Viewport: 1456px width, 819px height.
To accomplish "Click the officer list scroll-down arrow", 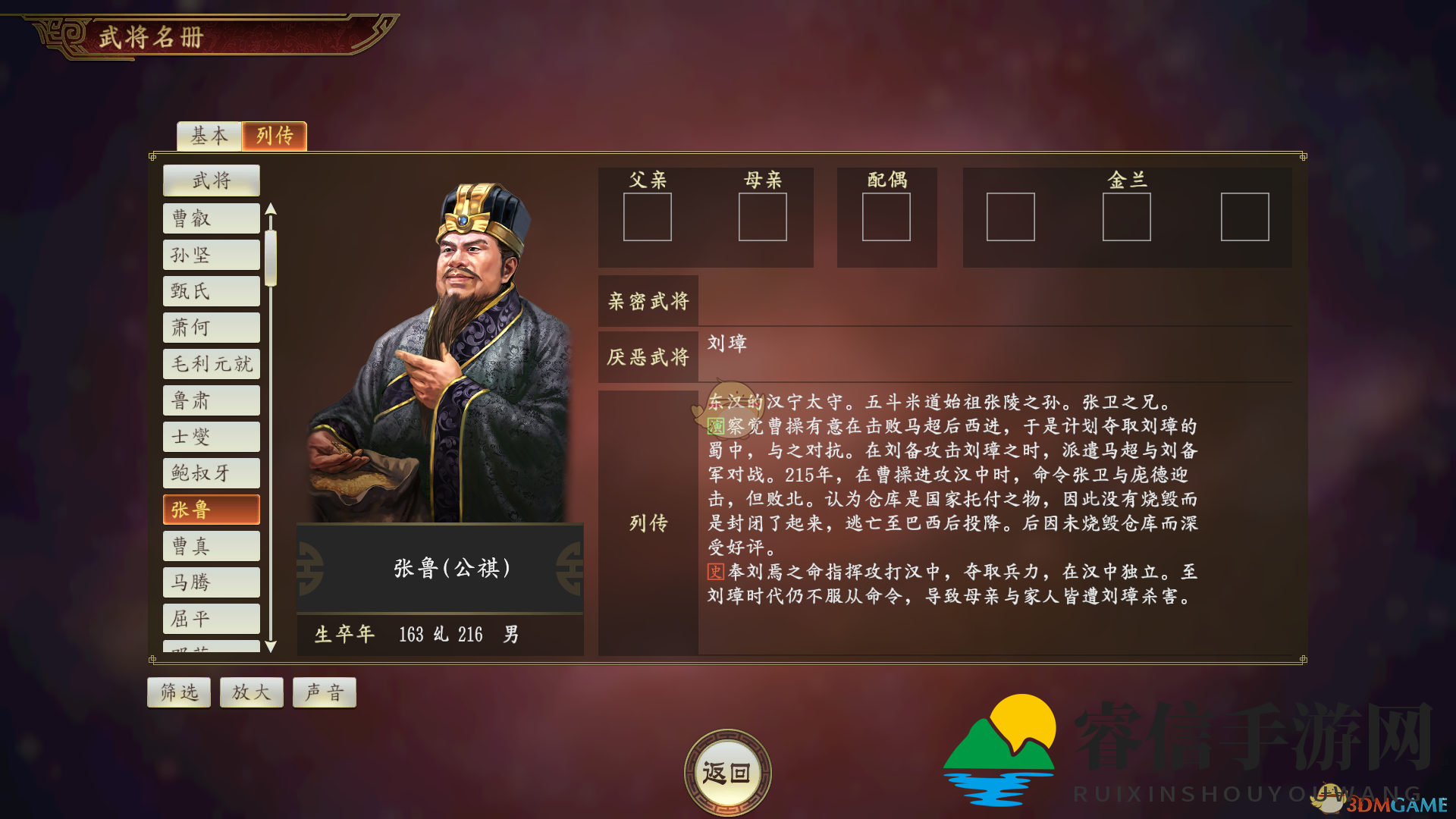I will 271,647.
